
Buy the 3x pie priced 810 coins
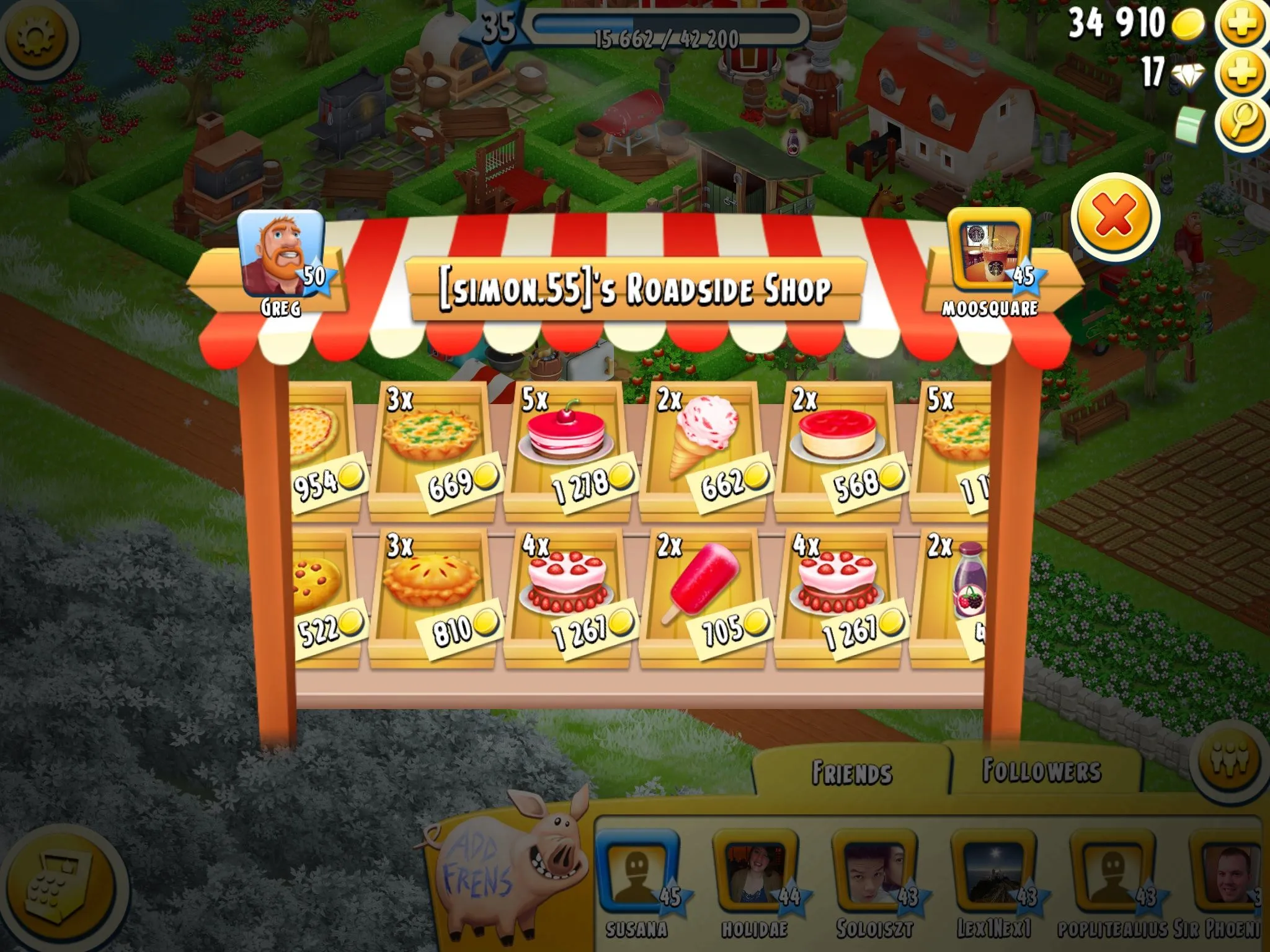[432, 596]
